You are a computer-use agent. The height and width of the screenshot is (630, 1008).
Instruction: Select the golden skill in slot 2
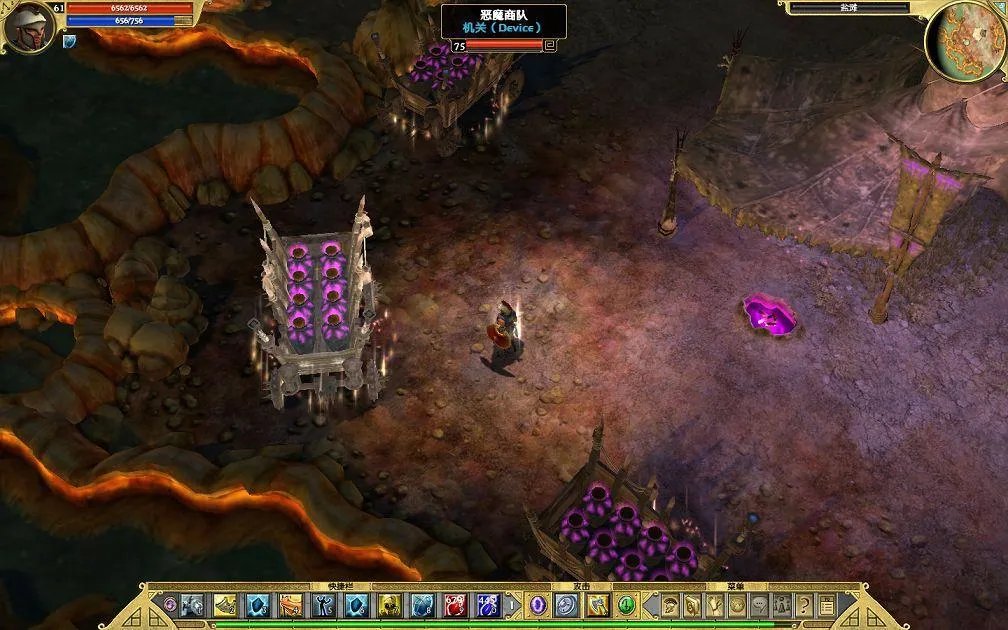(x=225, y=605)
